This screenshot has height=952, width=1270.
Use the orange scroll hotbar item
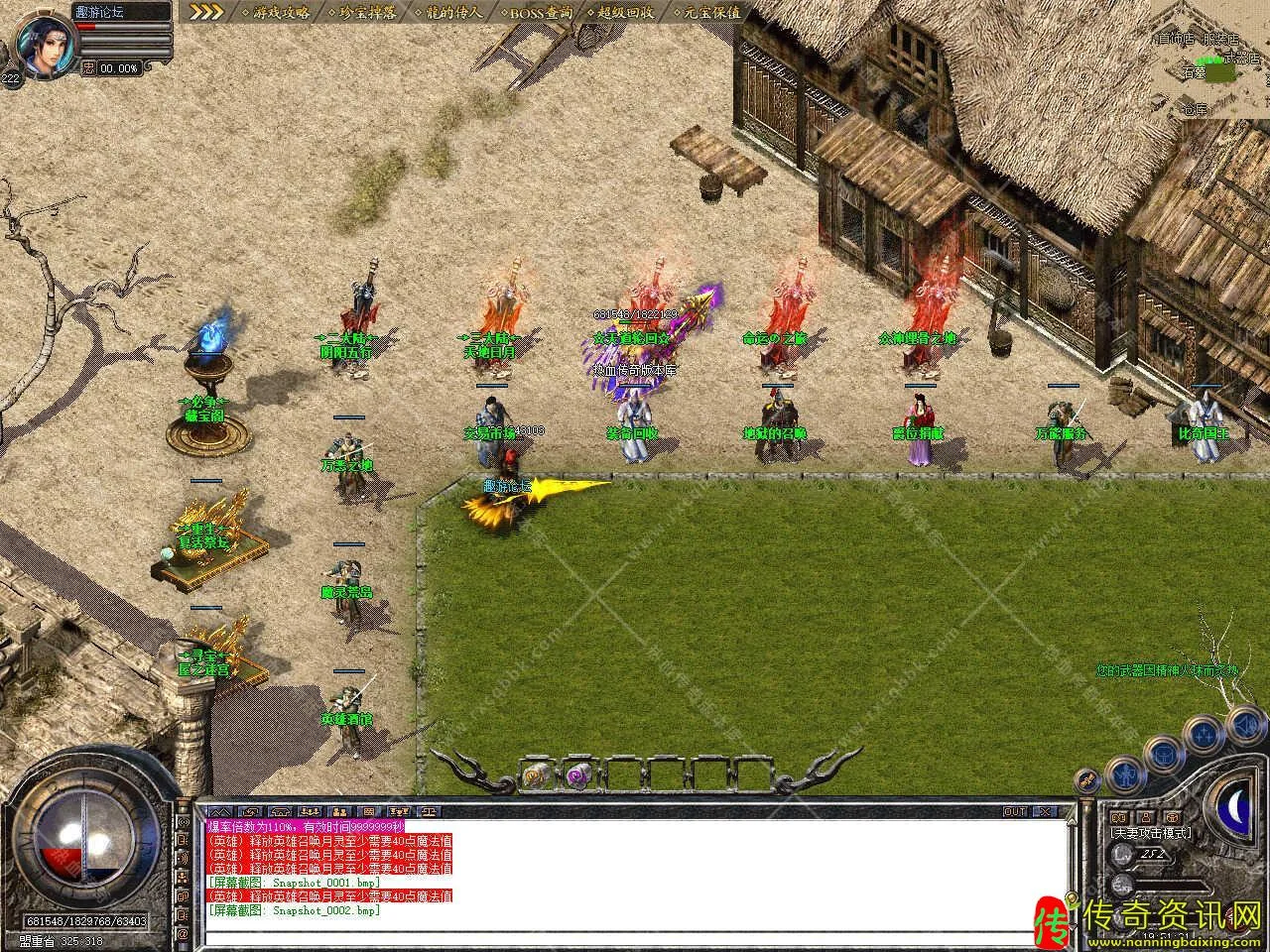(537, 773)
